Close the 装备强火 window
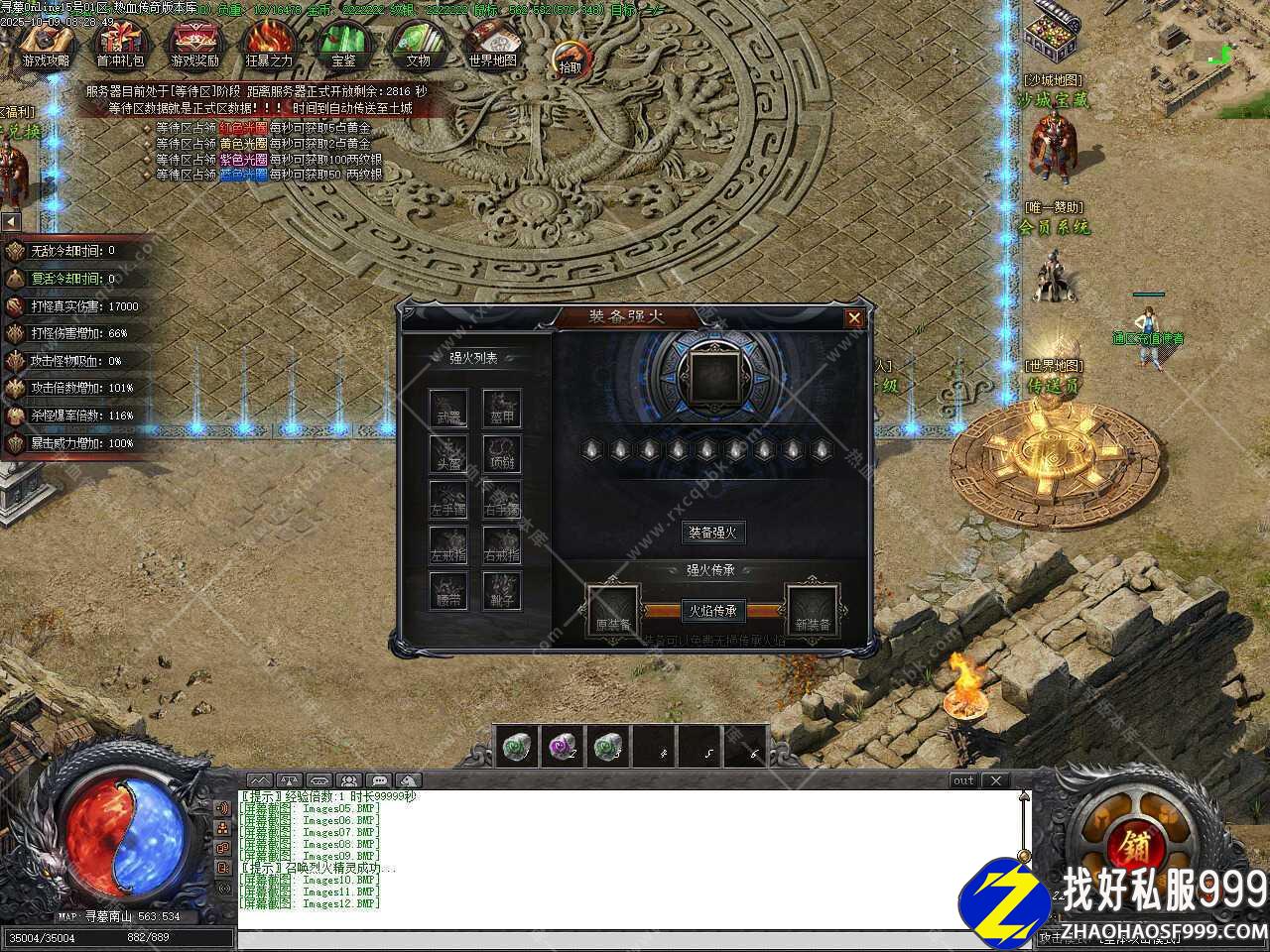The width and height of the screenshot is (1270, 952). (x=853, y=318)
